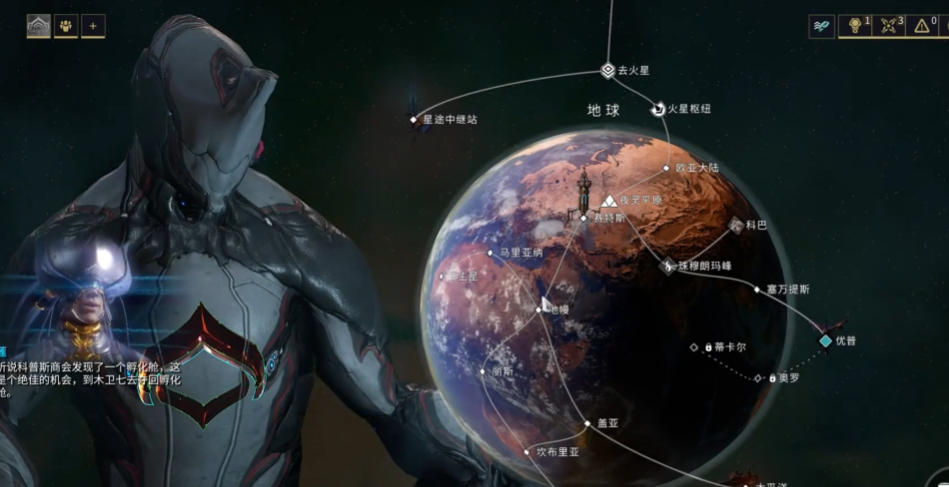Image resolution: width=949 pixels, height=487 pixels.
Task: Open the wave-shaped icon in top bar
Action: click(822, 27)
